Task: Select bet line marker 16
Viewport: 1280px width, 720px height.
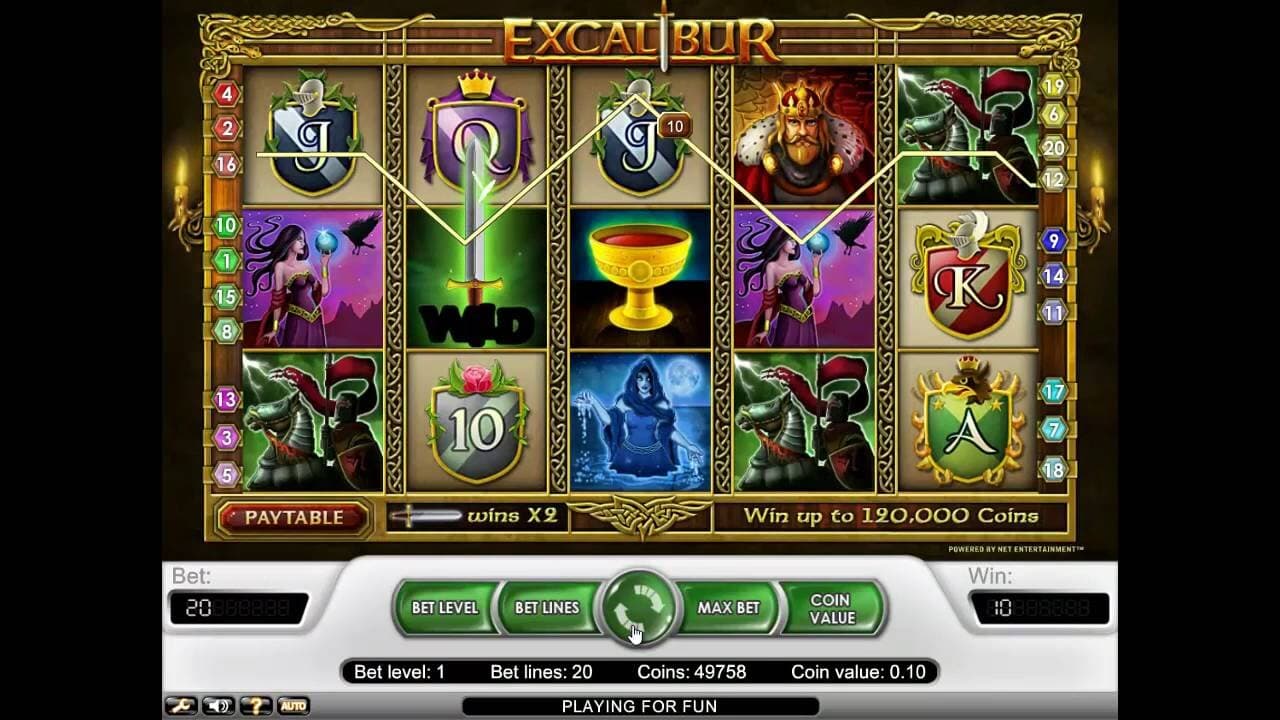Action: point(227,165)
